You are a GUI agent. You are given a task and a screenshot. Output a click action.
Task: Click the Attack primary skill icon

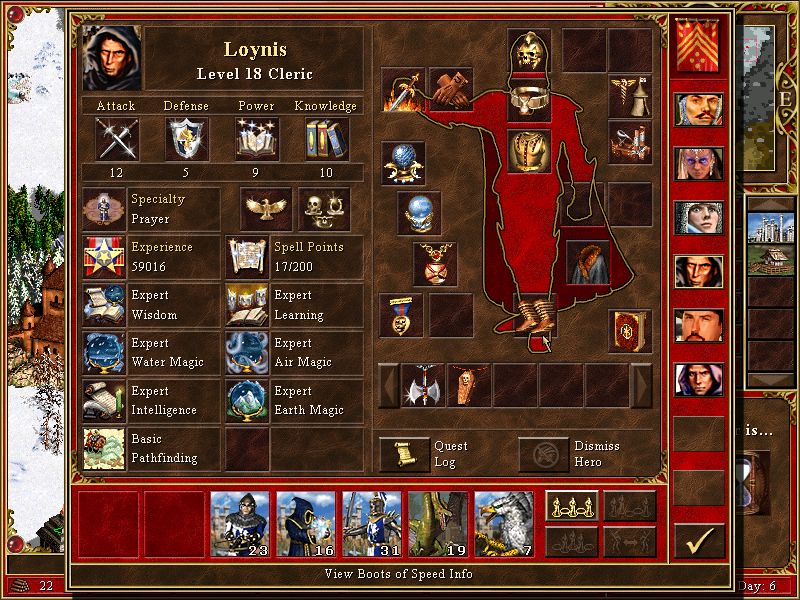116,139
